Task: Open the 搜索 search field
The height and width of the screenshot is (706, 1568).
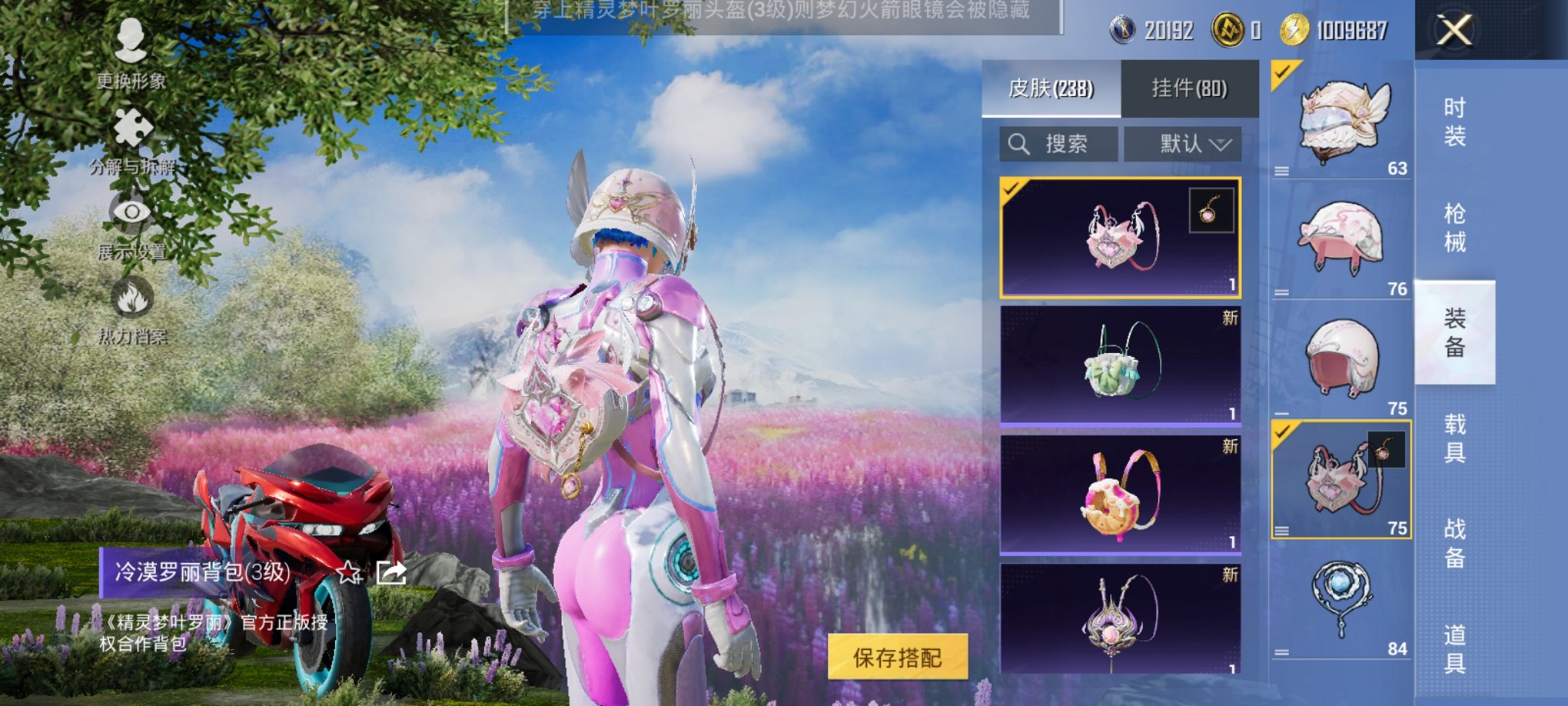Action: point(1059,143)
